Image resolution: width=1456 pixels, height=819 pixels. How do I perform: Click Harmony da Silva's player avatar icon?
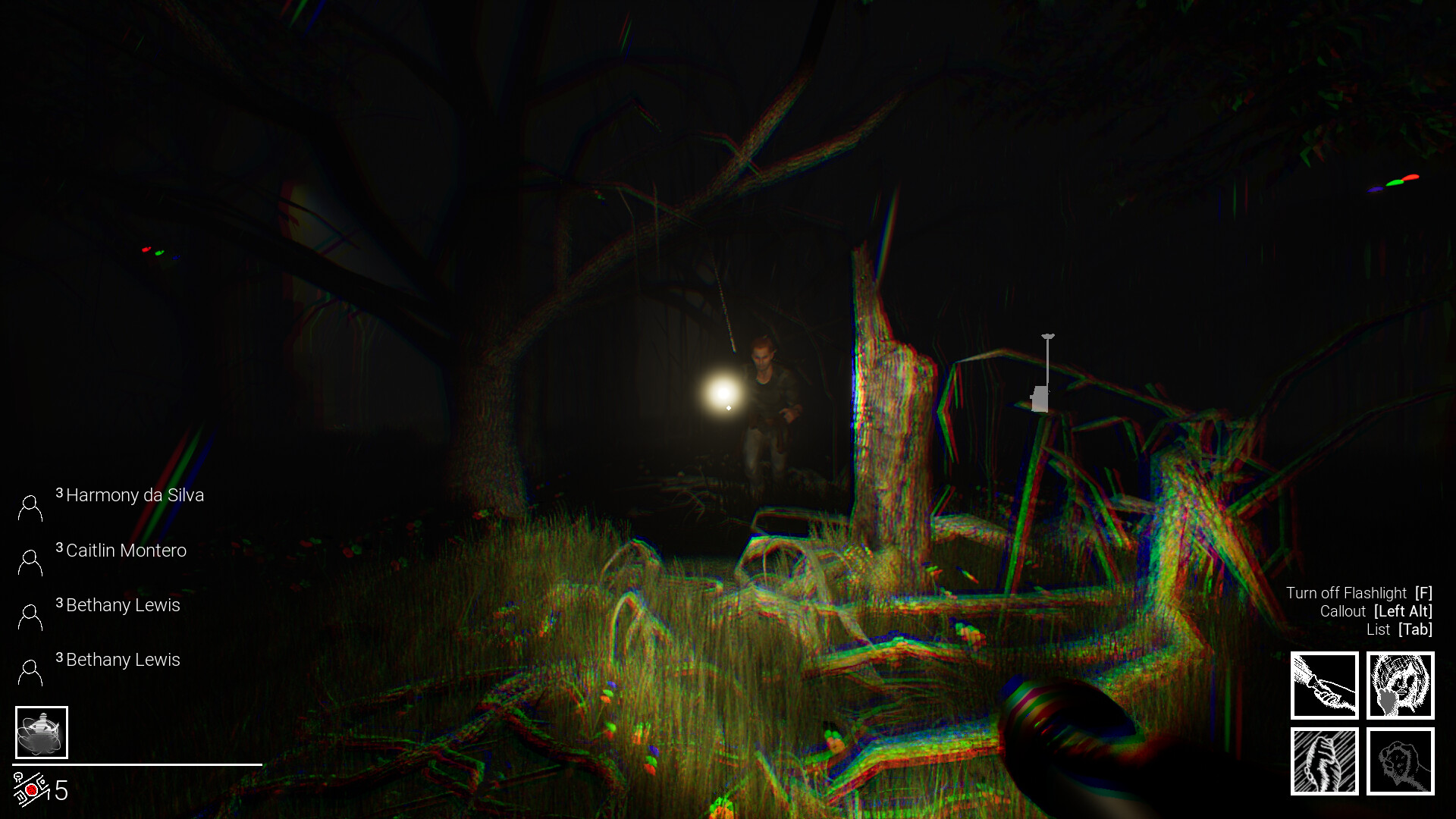coord(30,504)
